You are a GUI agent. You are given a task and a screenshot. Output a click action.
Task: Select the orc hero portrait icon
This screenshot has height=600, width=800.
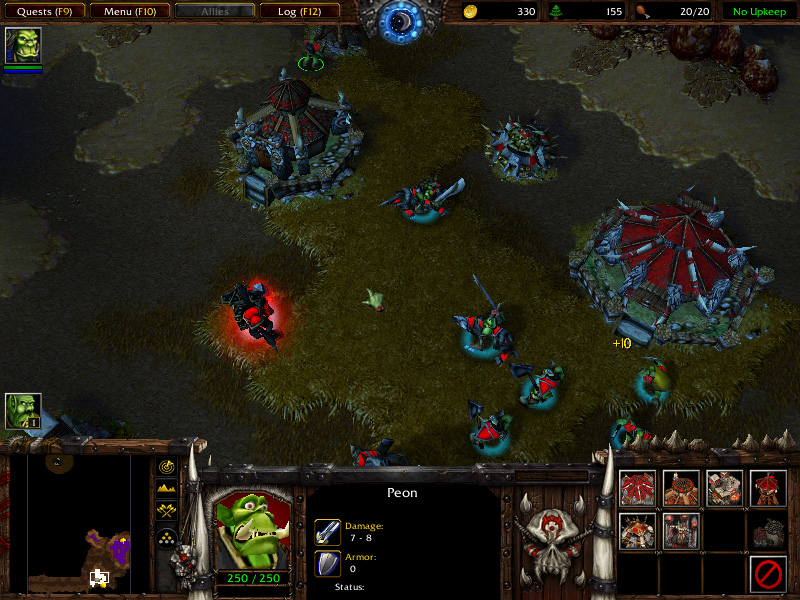point(23,46)
